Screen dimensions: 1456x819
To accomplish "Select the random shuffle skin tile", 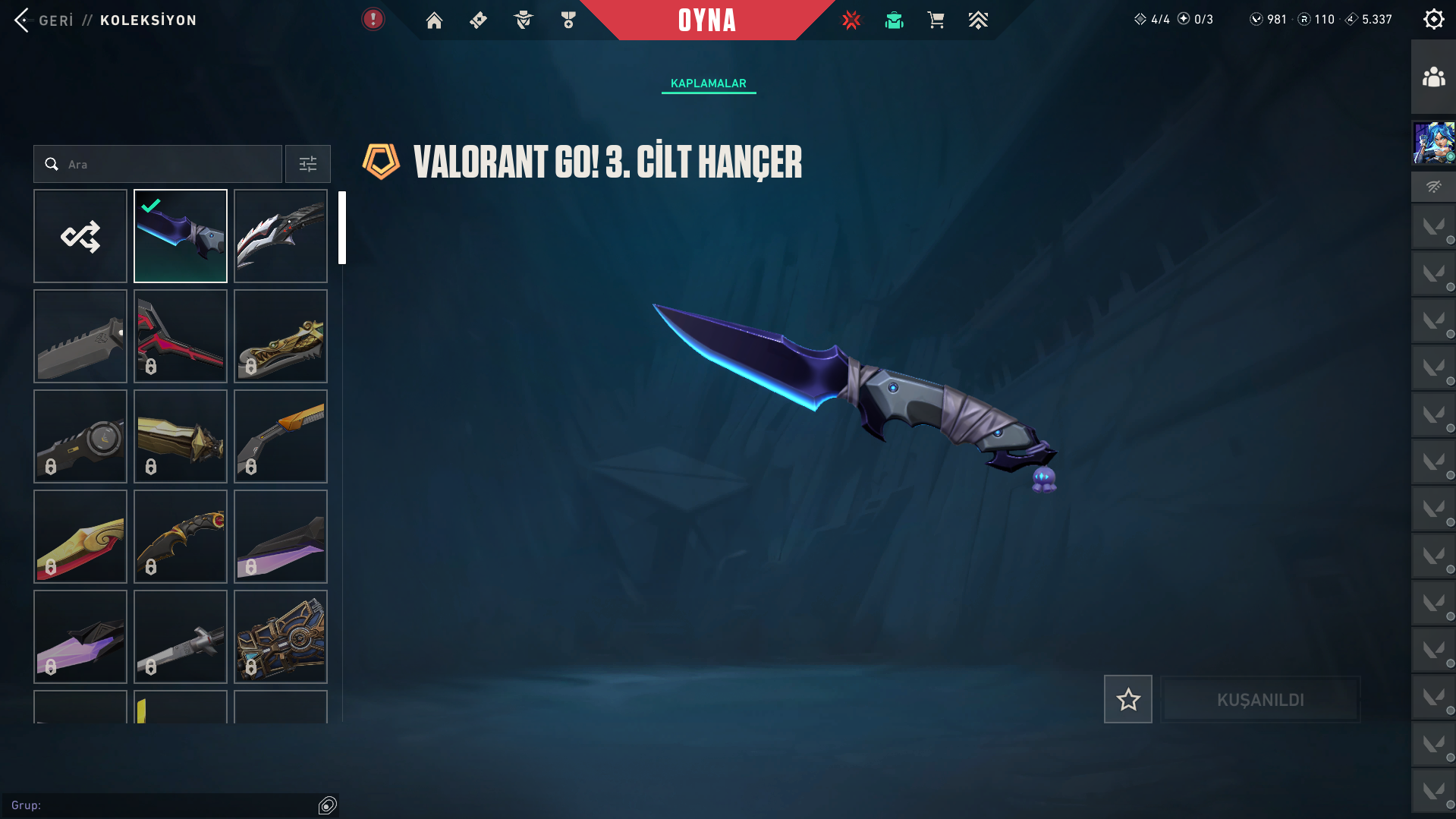I will pyautogui.click(x=80, y=236).
